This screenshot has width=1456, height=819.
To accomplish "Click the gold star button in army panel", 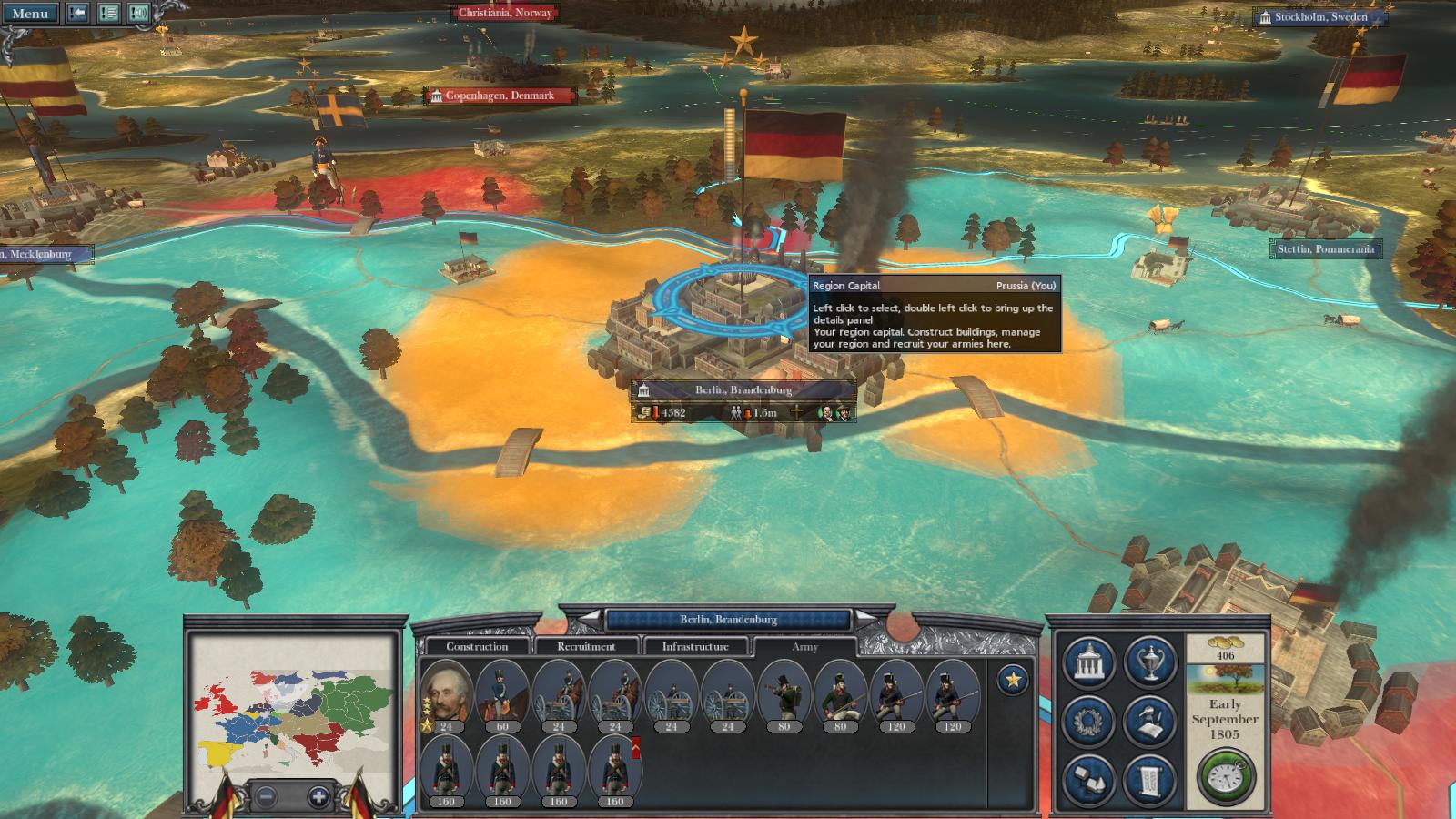I will [x=1012, y=680].
